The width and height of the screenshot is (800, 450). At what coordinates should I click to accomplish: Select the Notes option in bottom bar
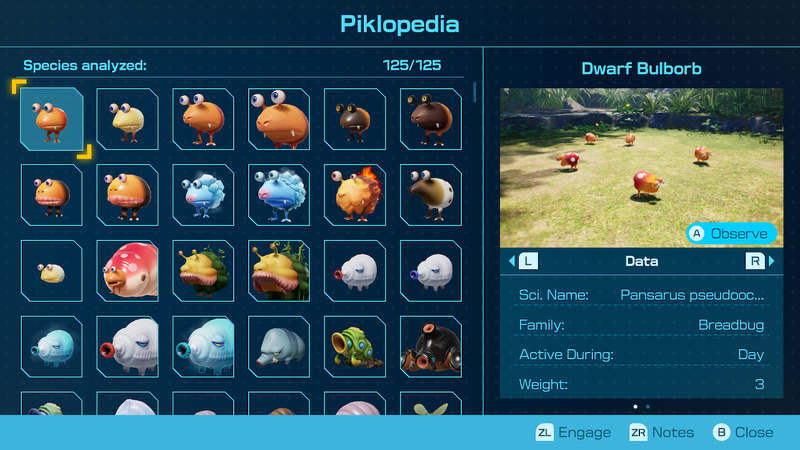pyautogui.click(x=662, y=432)
